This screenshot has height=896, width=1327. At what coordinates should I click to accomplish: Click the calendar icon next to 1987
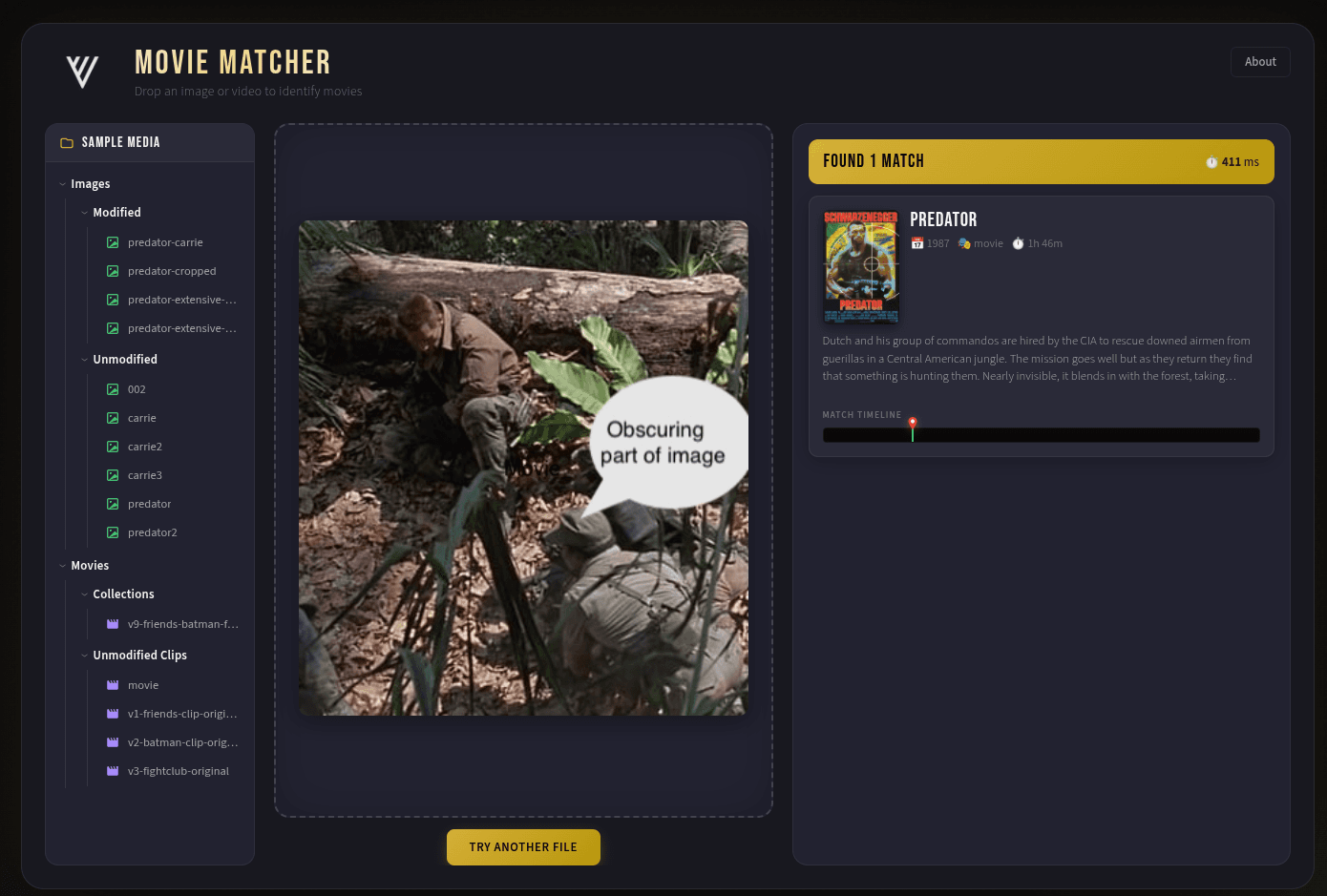[x=917, y=243]
